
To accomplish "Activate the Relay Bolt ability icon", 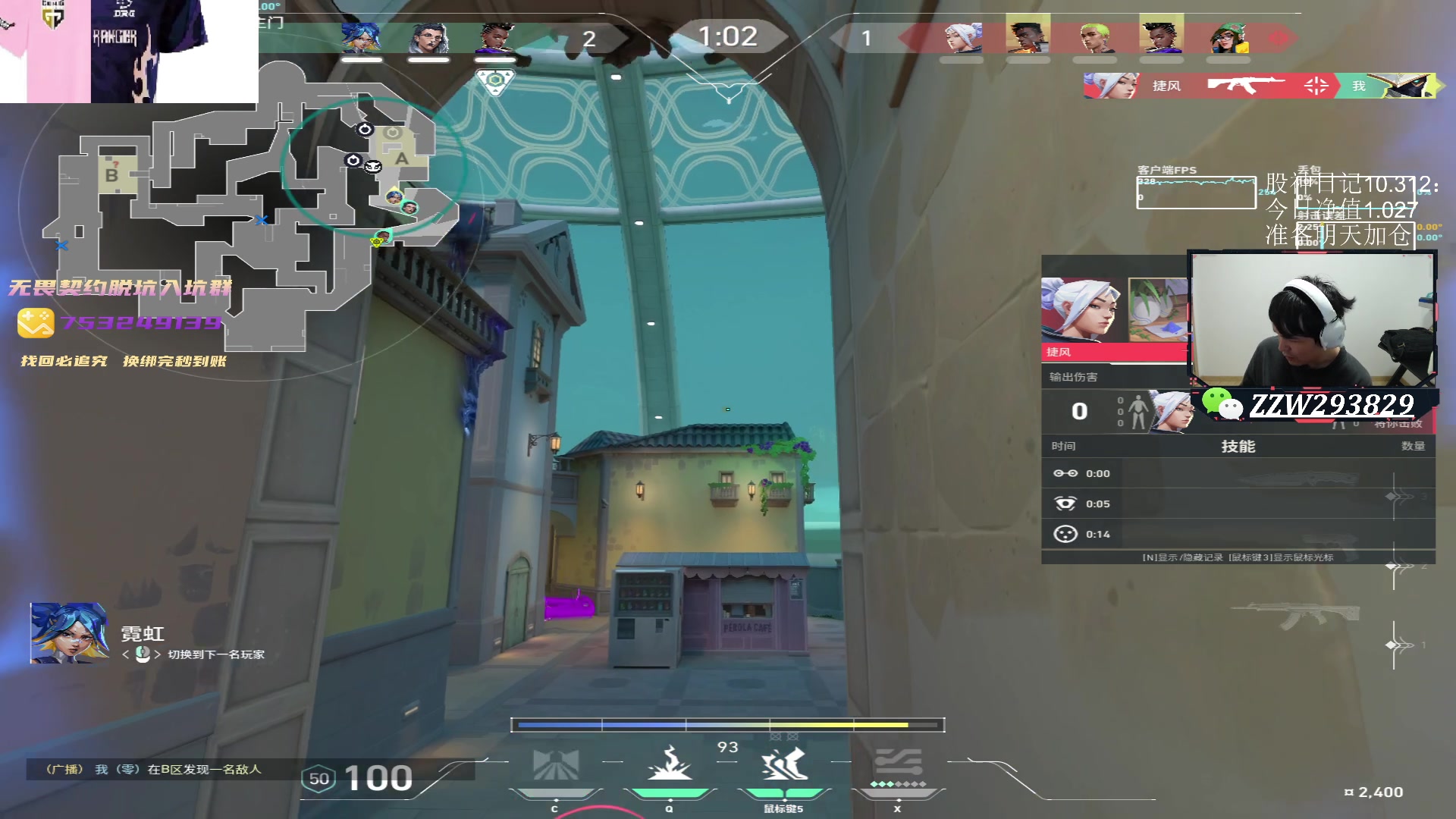I will pyautogui.click(x=669, y=764).
